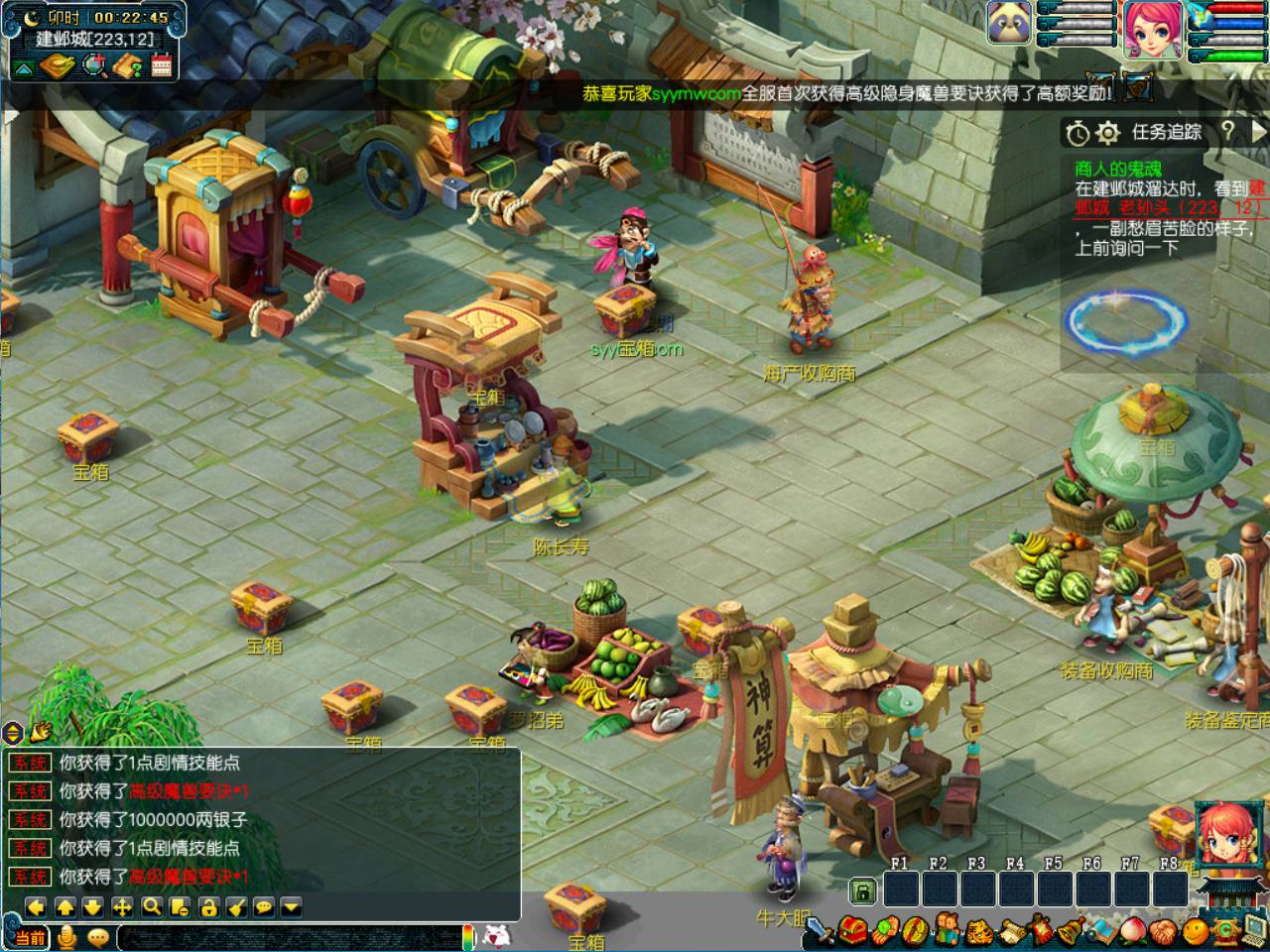Activate the microphone voice chat button

point(68,937)
